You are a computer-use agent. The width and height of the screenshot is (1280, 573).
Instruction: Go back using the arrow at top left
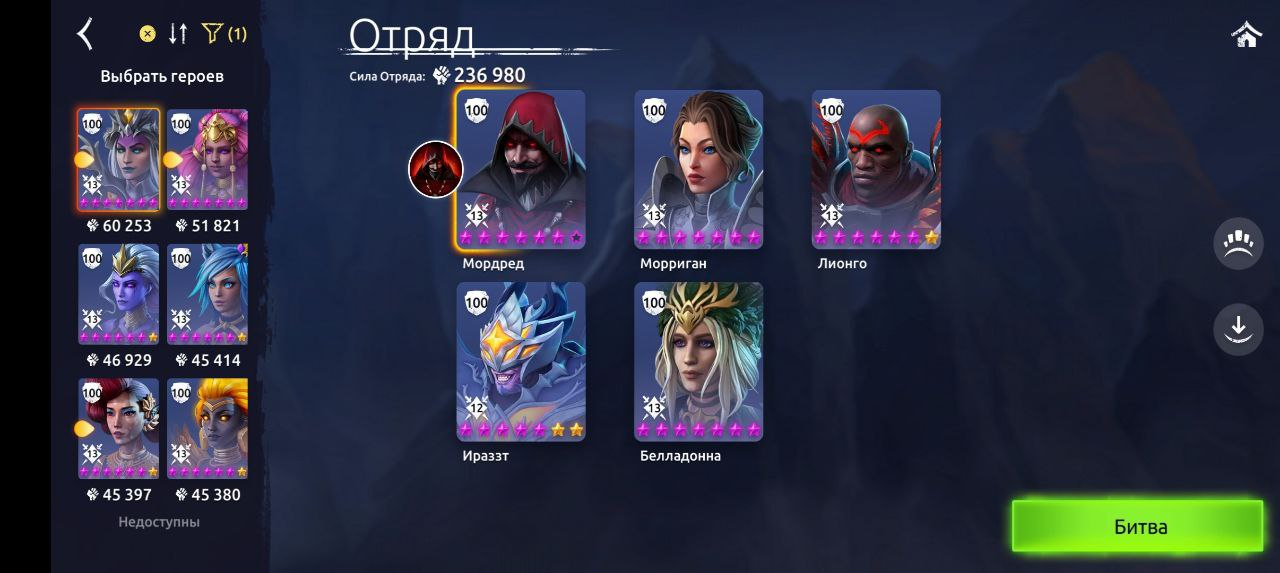(x=85, y=34)
